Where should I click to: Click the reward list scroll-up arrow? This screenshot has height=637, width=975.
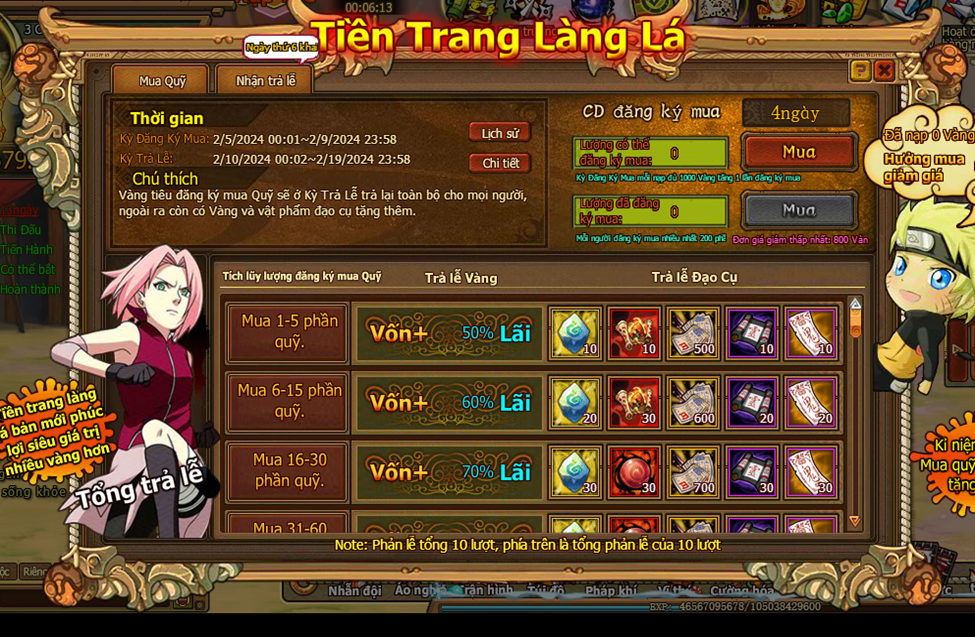(855, 303)
